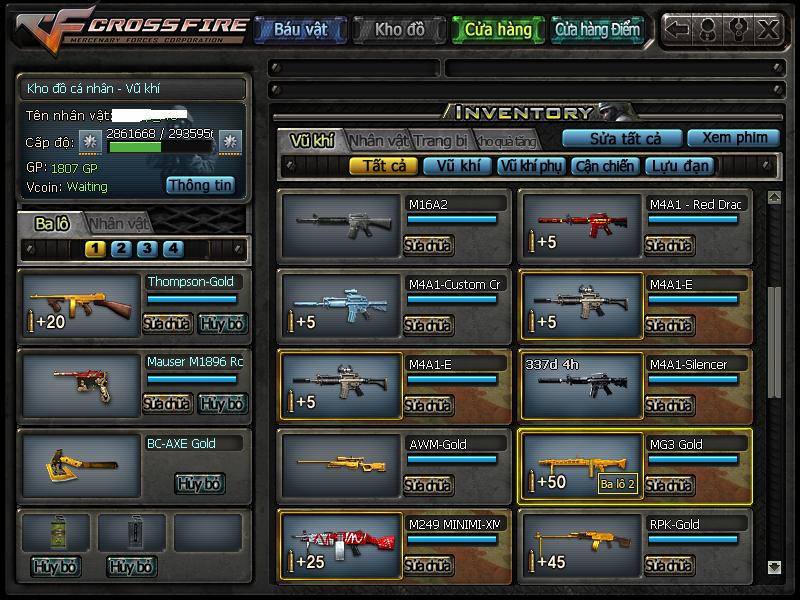Filter by Lựu đạn grenades
The image size is (800, 600).
(x=678, y=167)
